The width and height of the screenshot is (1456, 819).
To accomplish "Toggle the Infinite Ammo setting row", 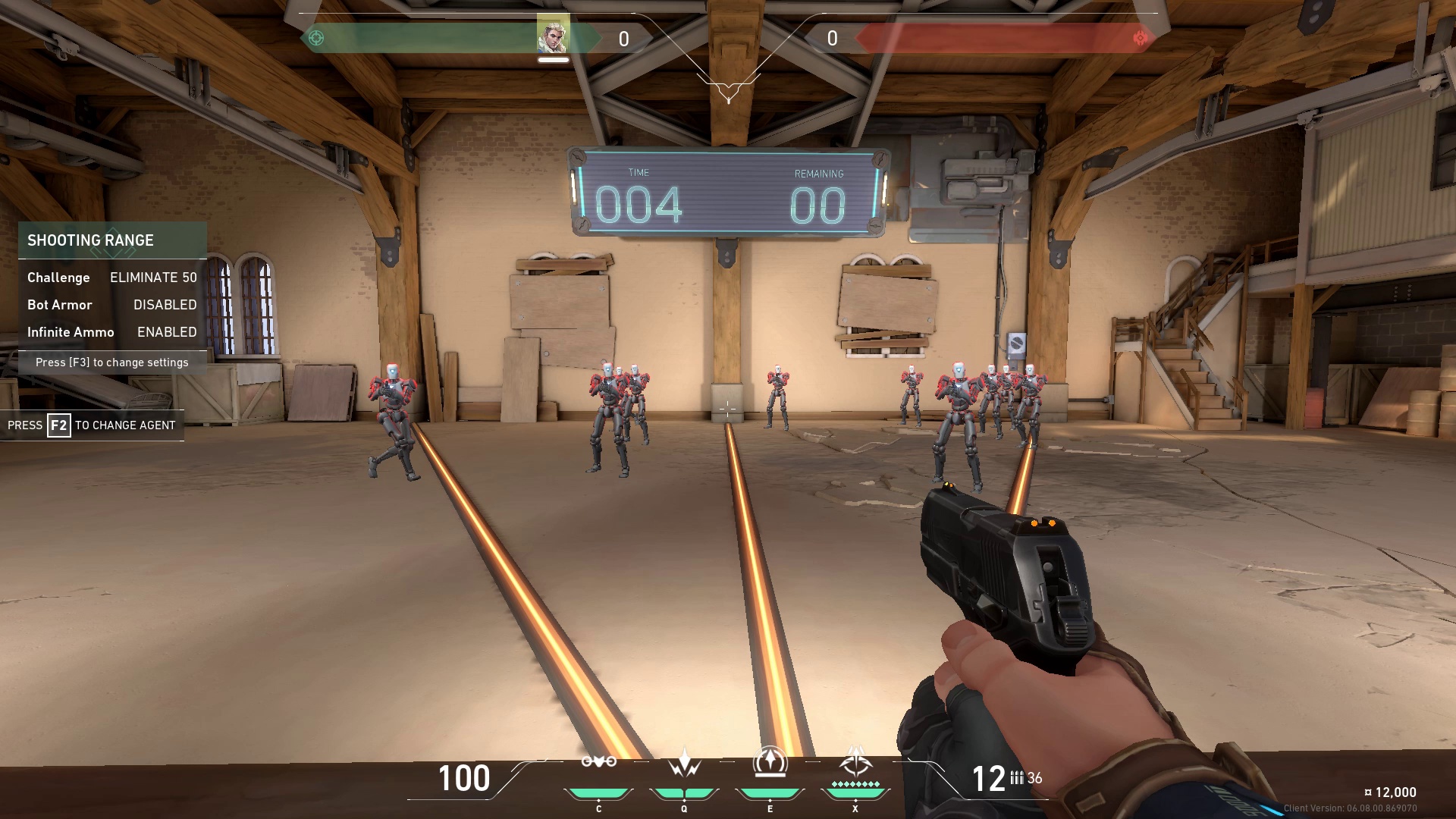I will pos(112,332).
